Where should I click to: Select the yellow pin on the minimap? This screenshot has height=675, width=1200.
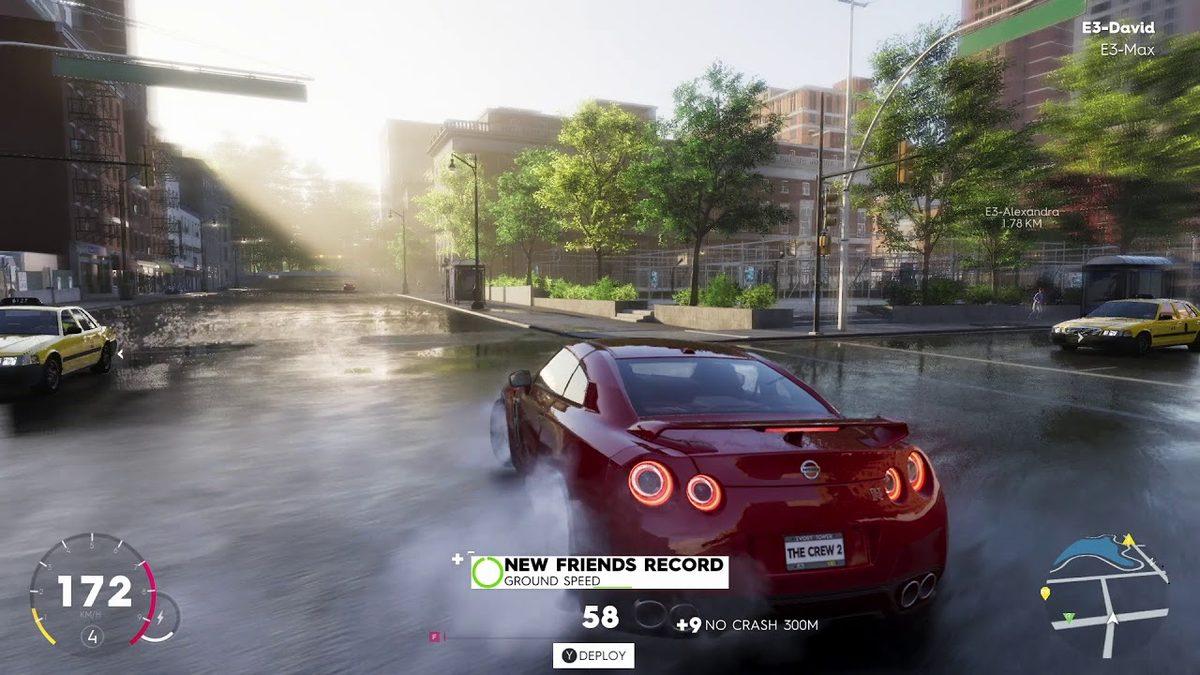1045,594
